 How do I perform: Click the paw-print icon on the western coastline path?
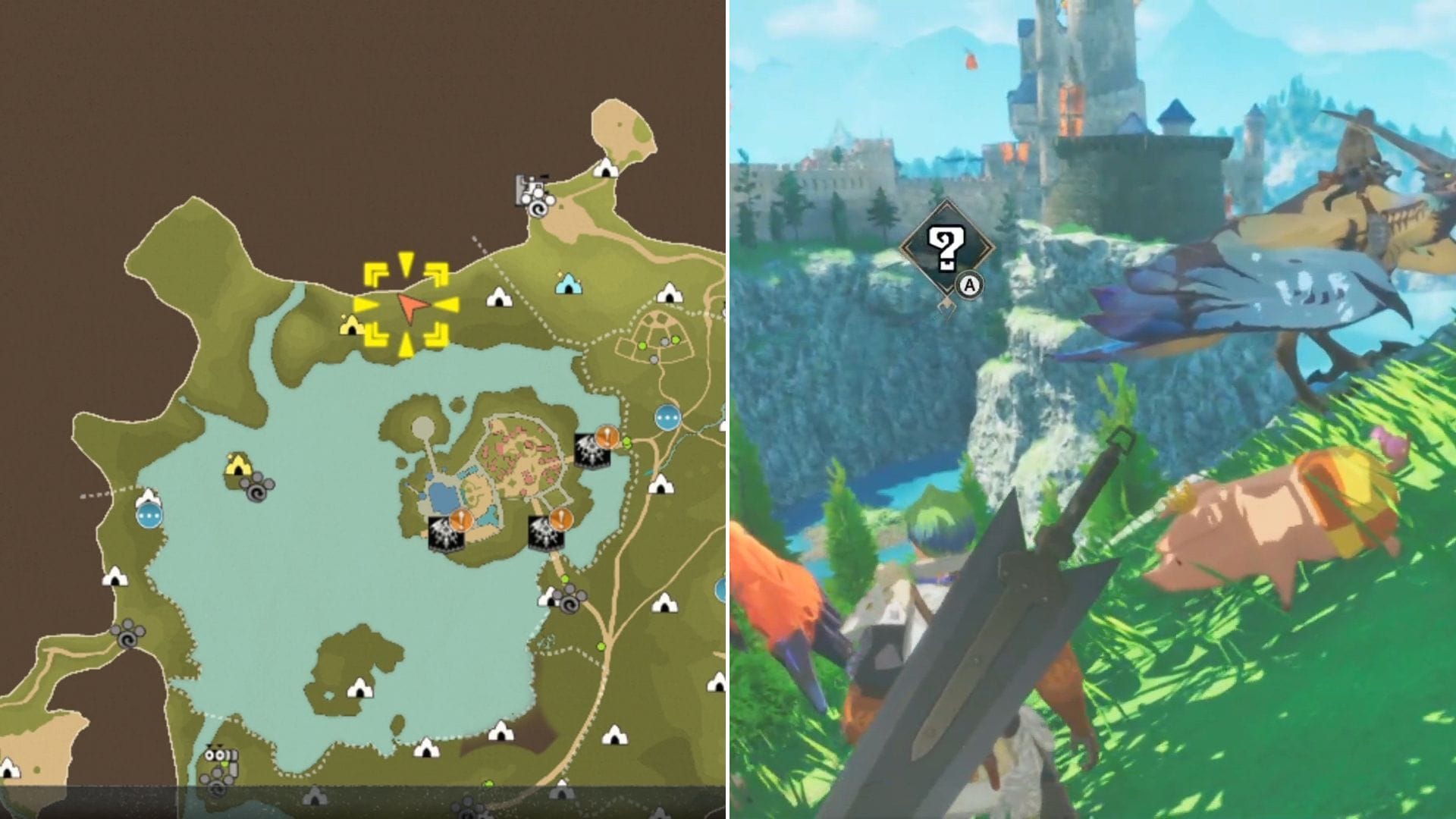[x=128, y=635]
